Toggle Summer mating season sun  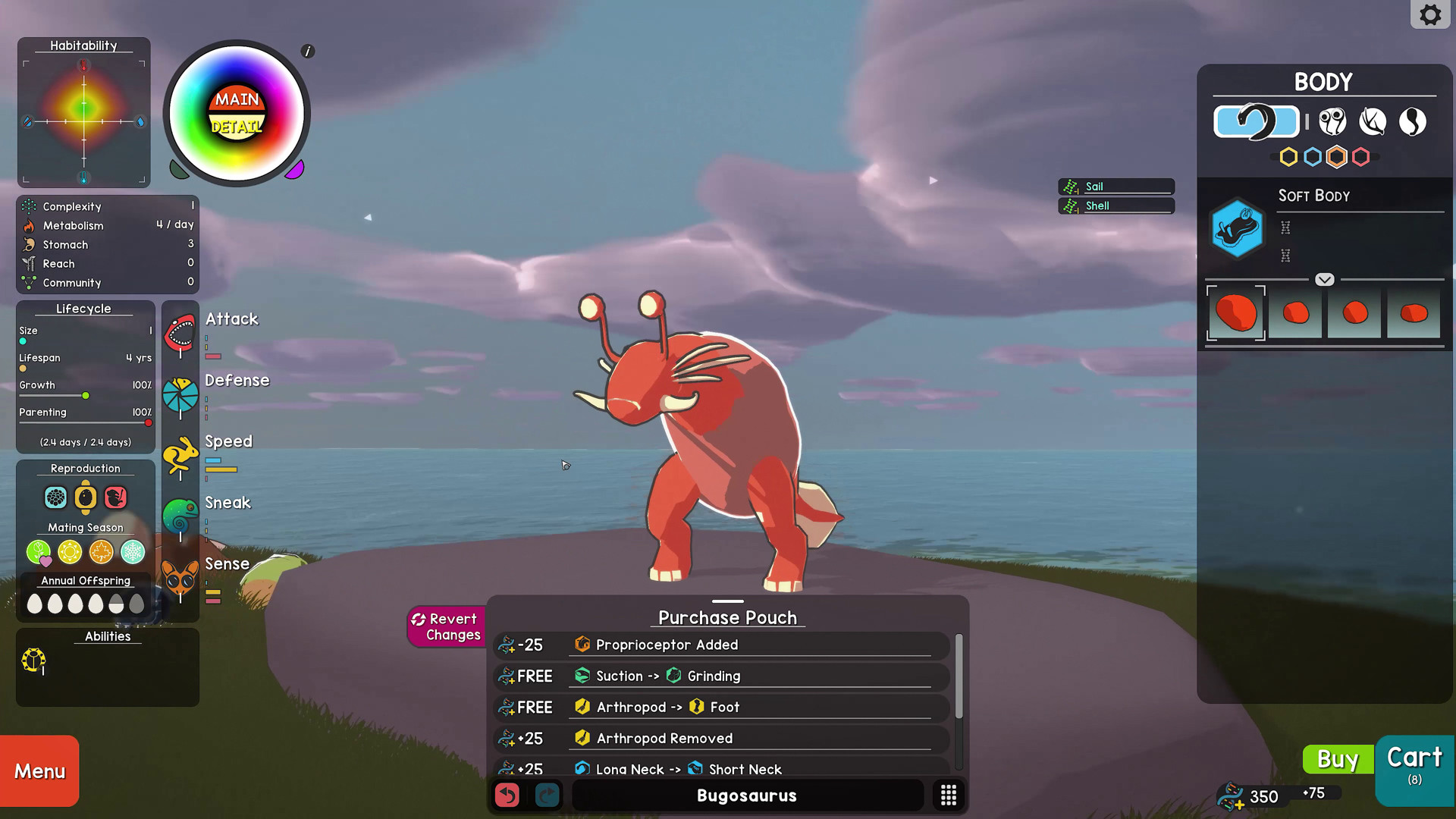tap(69, 552)
